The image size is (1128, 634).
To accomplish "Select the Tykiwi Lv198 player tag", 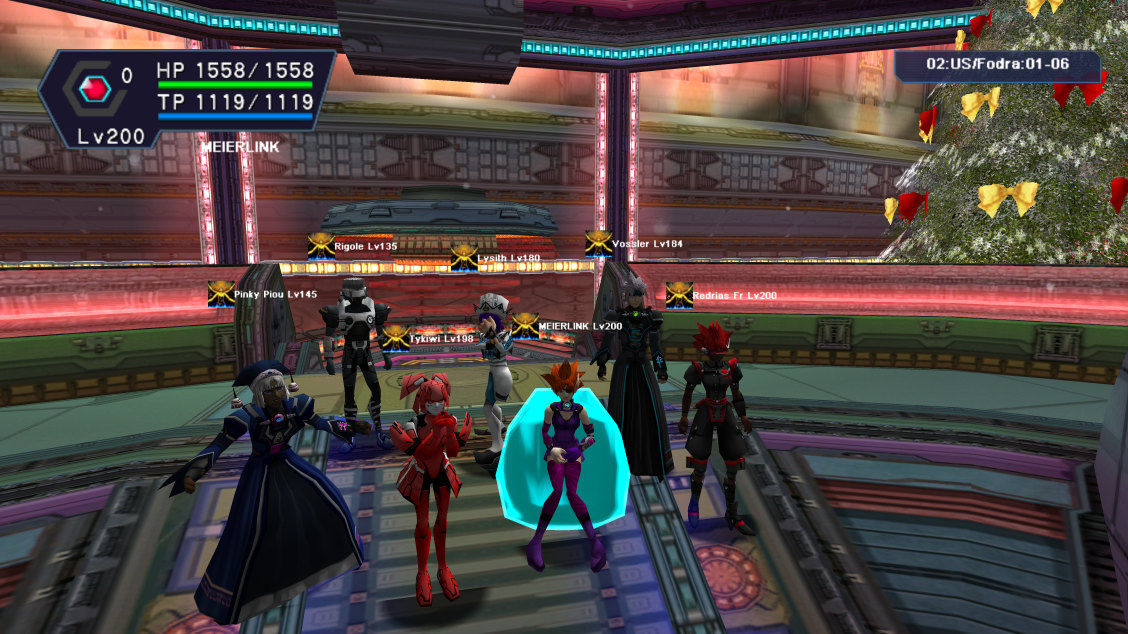I will (x=441, y=339).
